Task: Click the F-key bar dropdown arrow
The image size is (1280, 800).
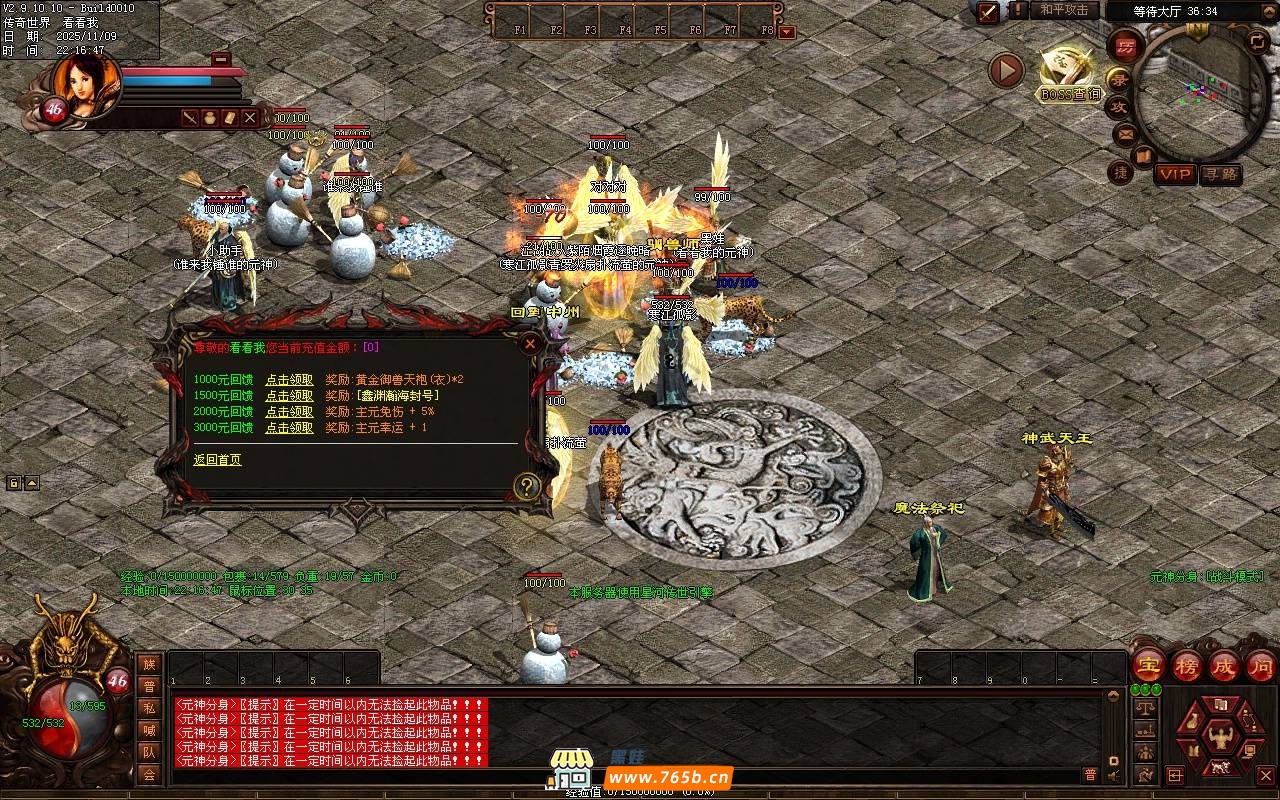Action: (787, 32)
